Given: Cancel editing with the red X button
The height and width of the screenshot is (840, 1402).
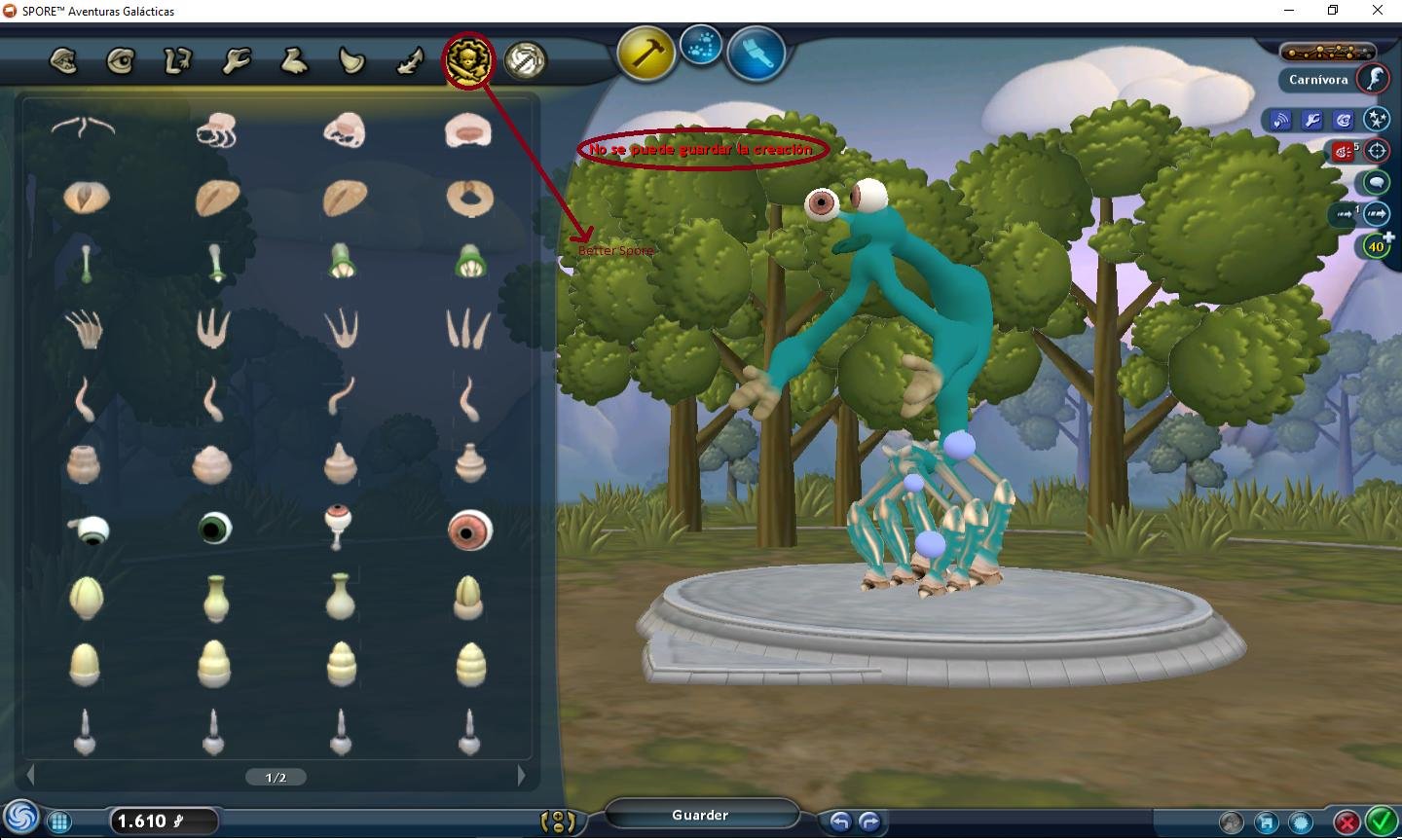Looking at the screenshot, I should (x=1347, y=822).
